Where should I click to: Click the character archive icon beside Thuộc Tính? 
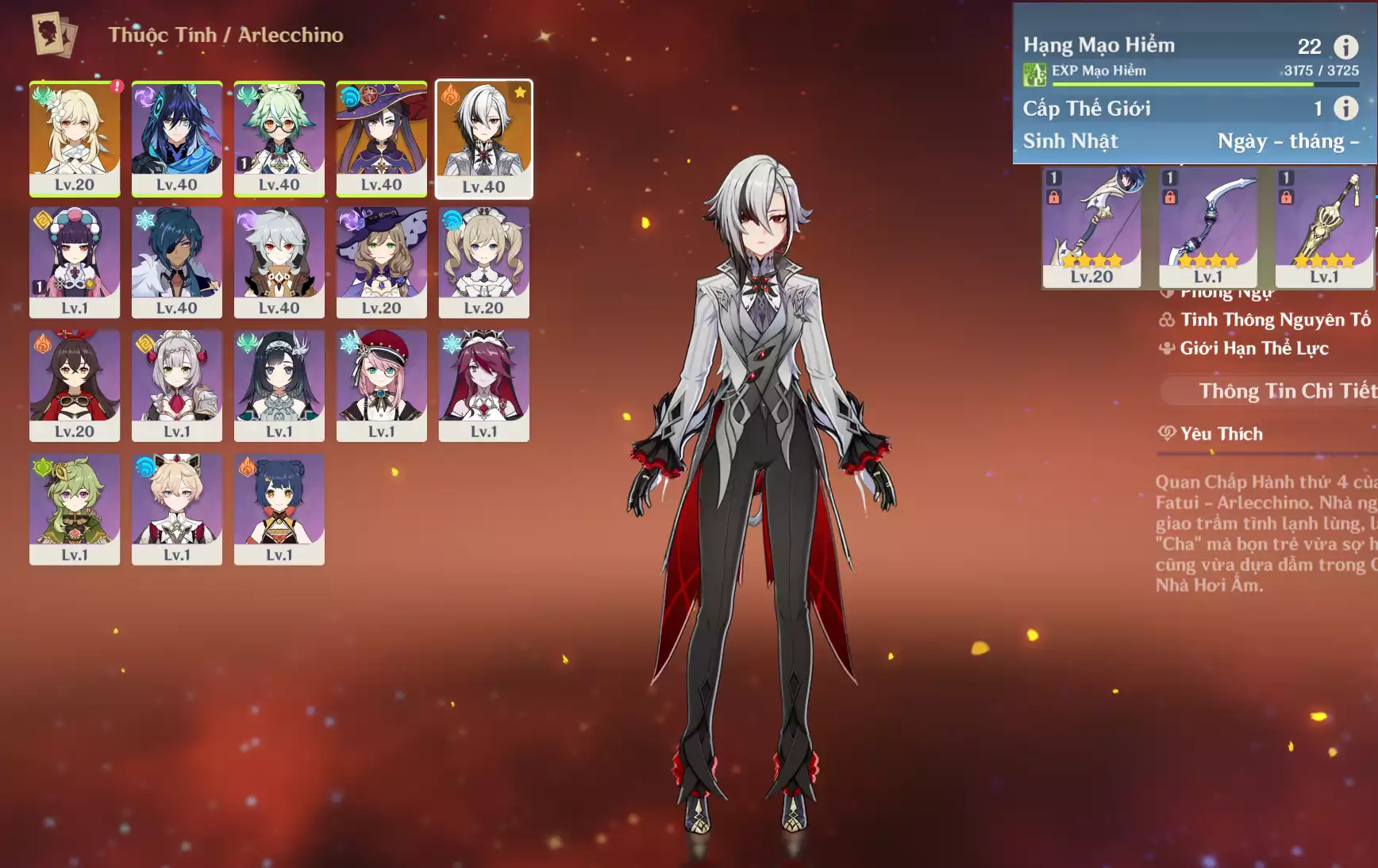[x=54, y=35]
